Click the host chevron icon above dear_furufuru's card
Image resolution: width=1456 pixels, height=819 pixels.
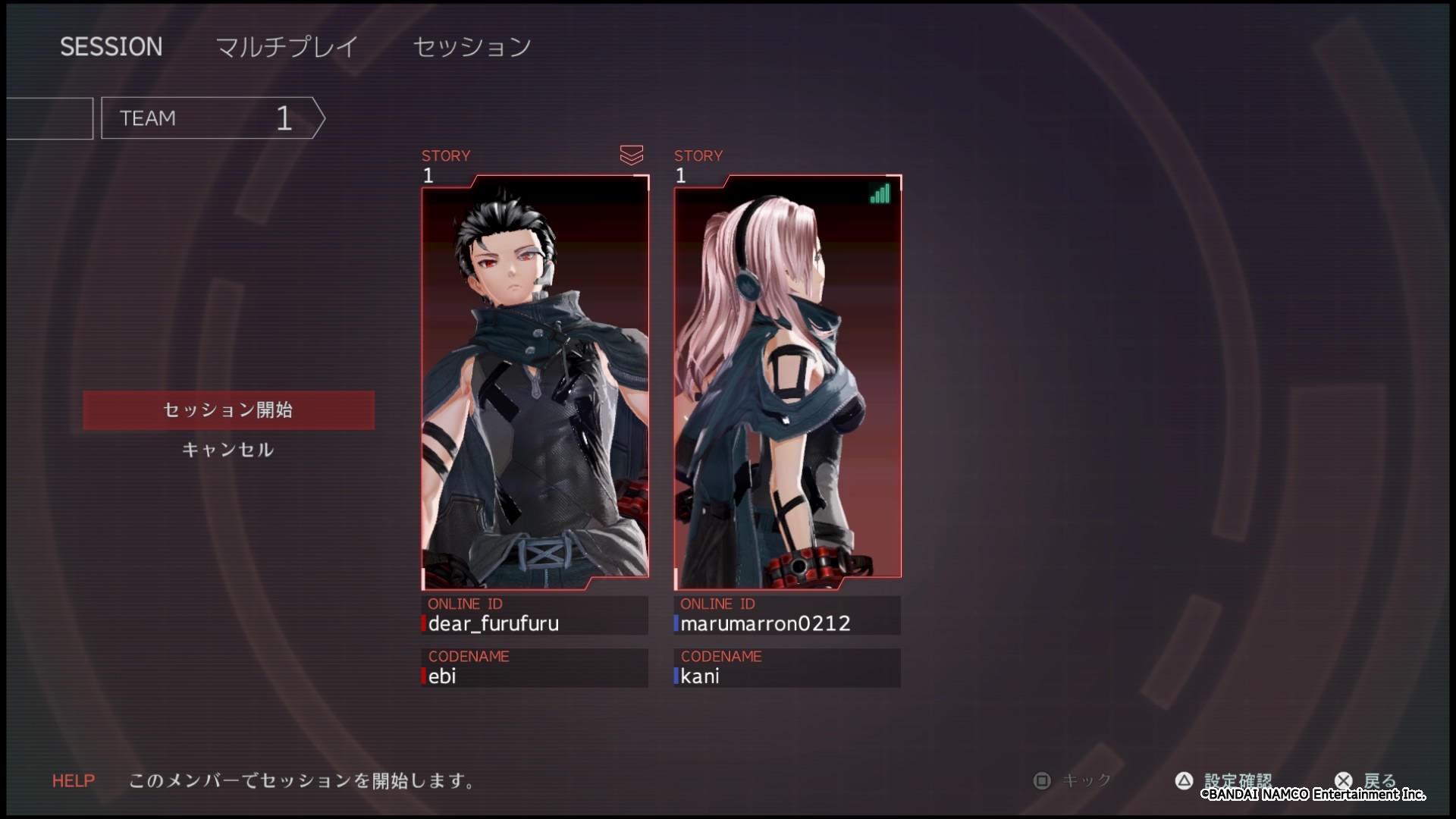point(632,155)
